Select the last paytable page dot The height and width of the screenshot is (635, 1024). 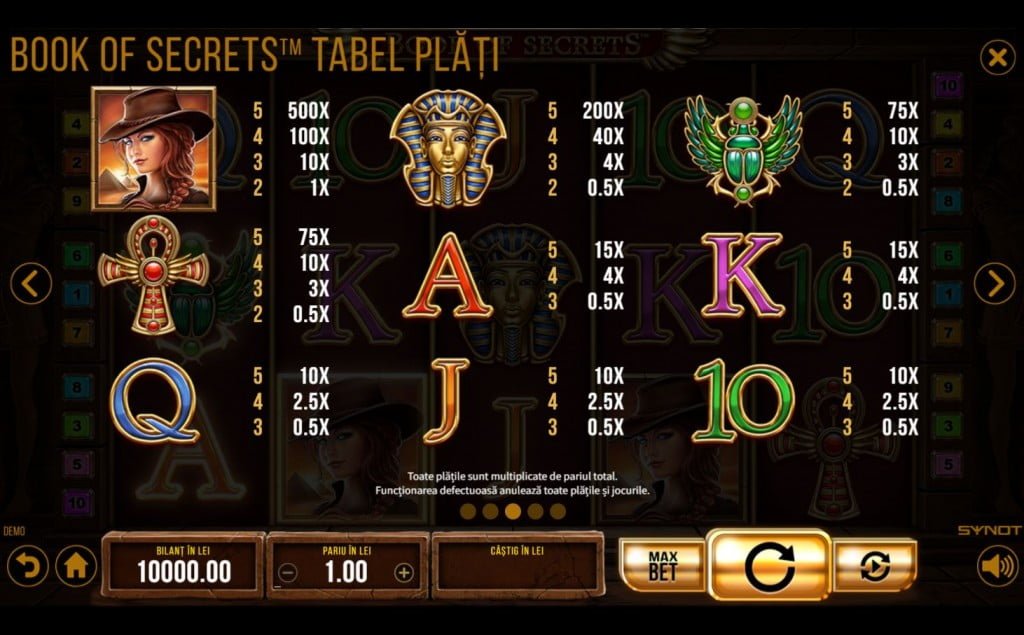point(558,511)
